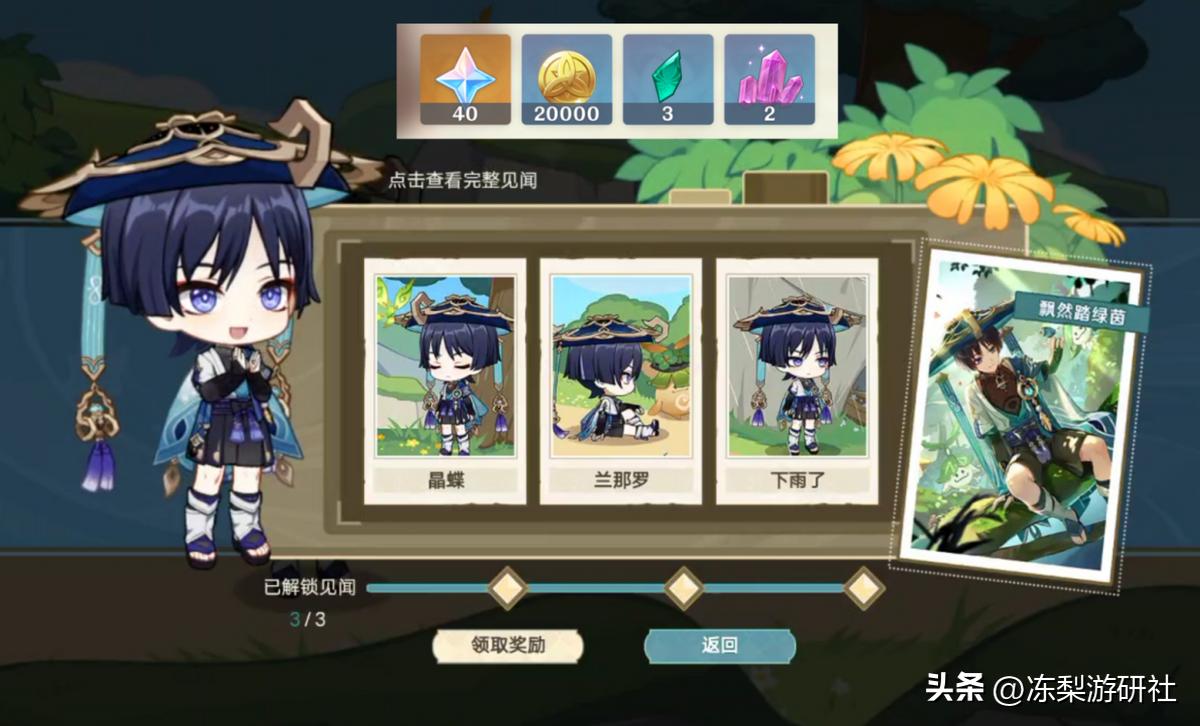Screen dimensions: 1200x726
Task: Inspect the 20000 Mora coin reward
Action: pos(566,79)
